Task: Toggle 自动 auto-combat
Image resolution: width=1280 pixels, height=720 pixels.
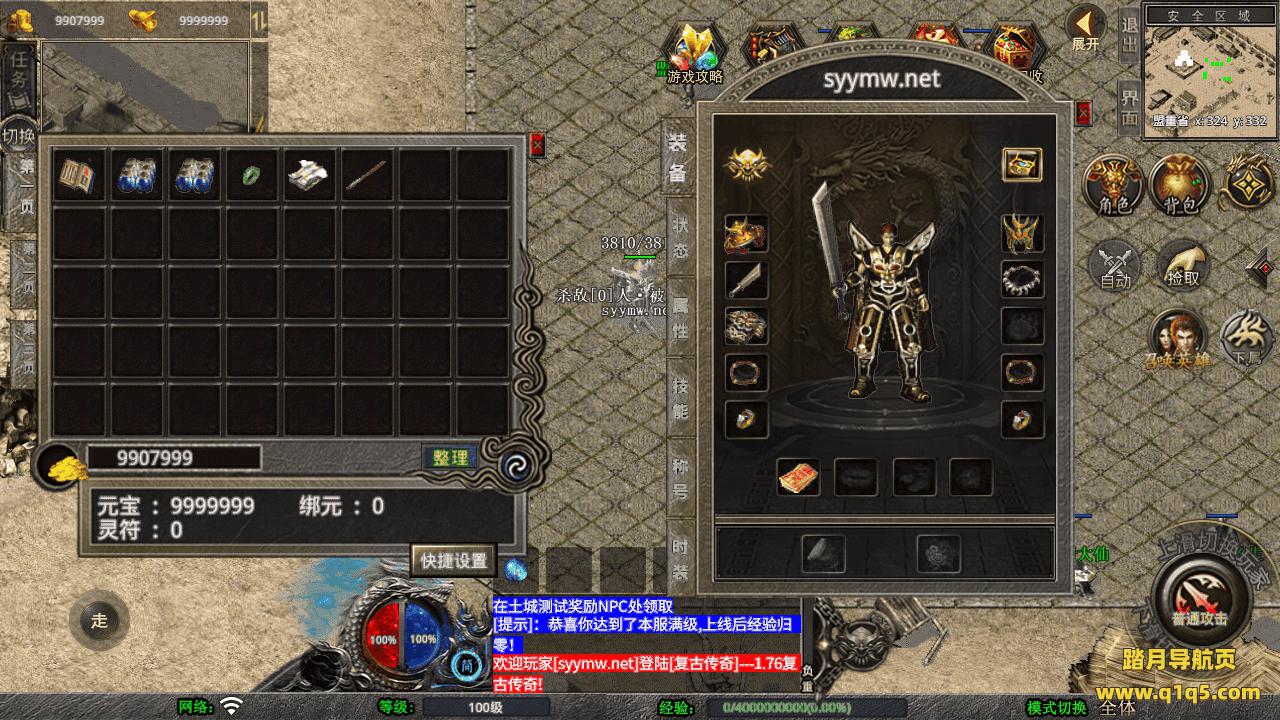Action: click(1114, 266)
